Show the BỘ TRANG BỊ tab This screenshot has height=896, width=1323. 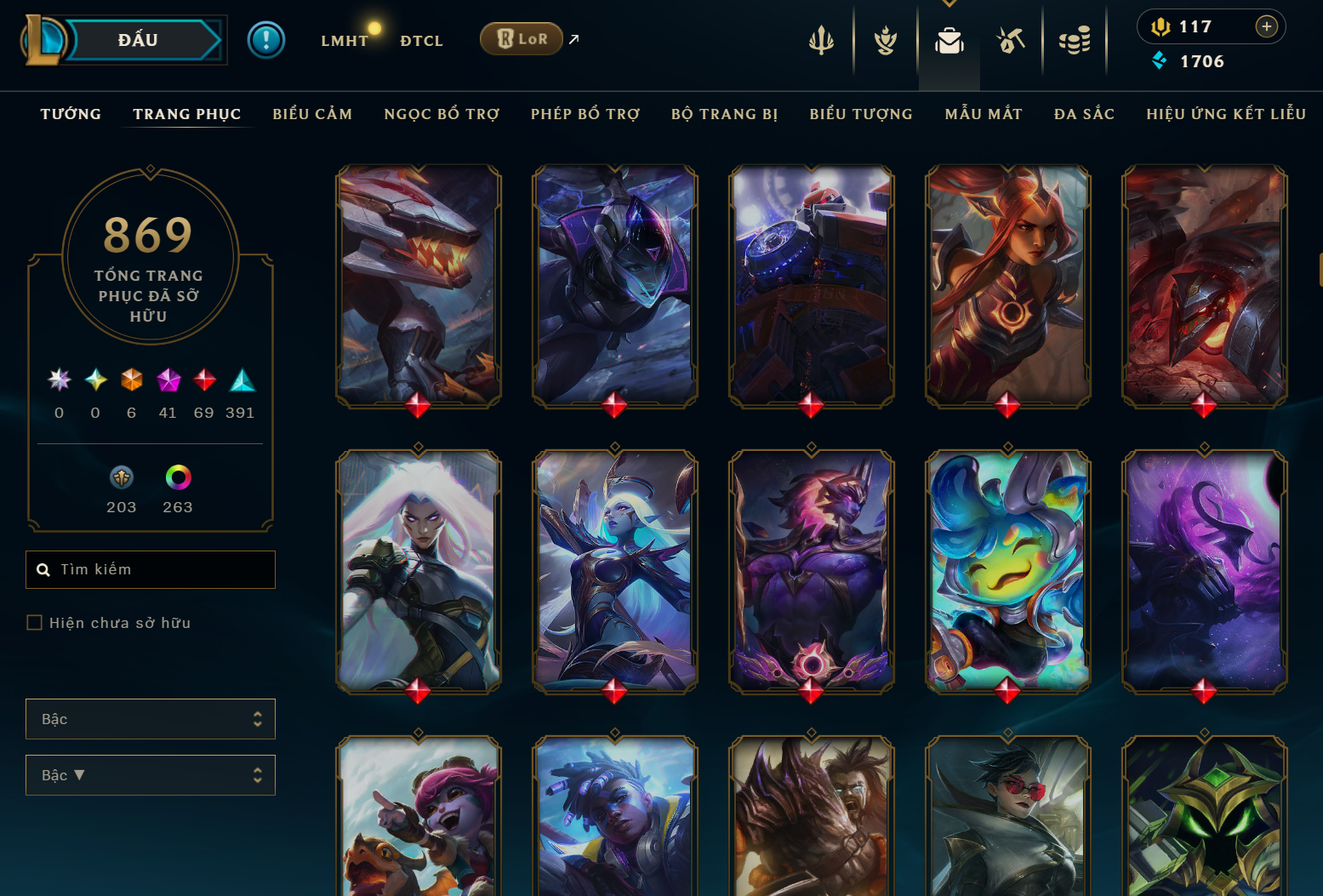pos(724,114)
